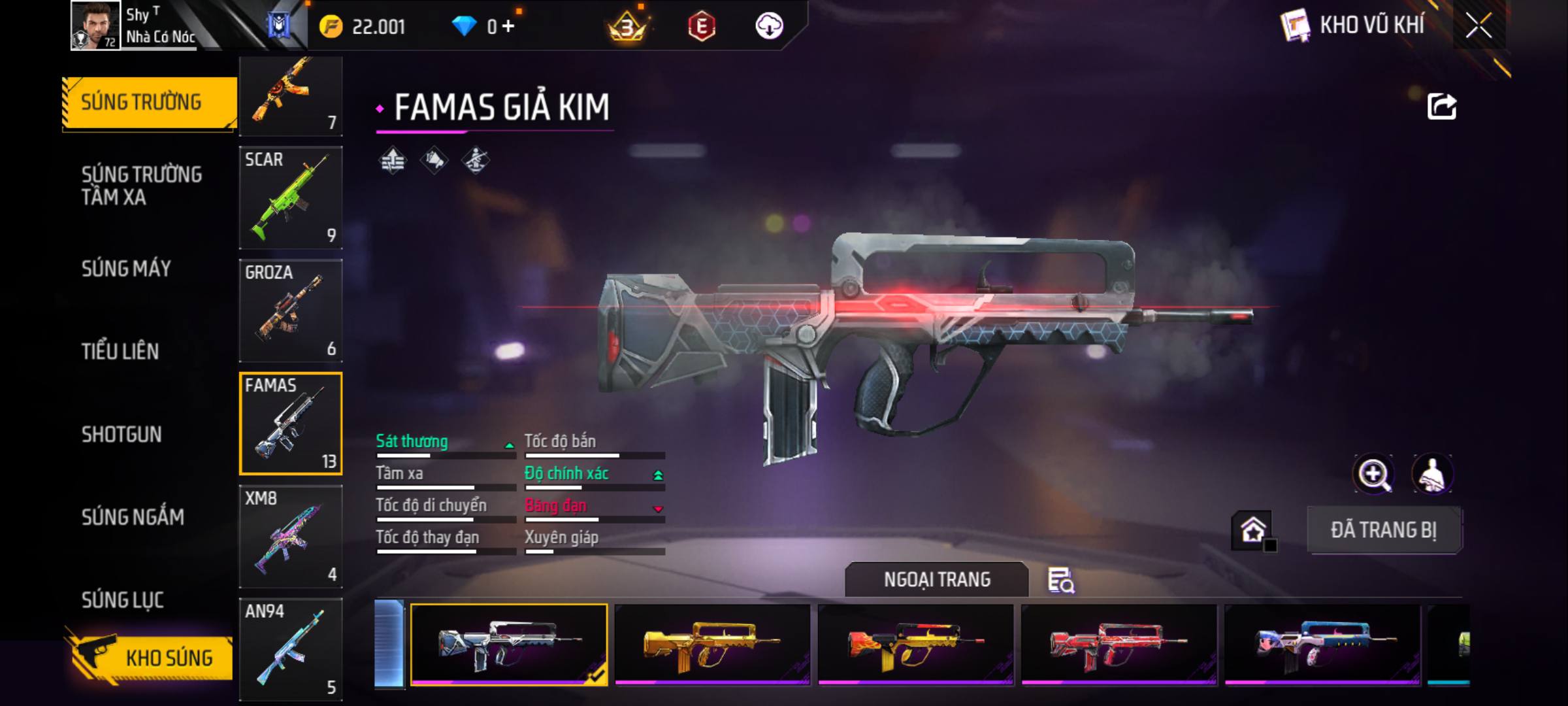Share the Famas Giả Kim skin
This screenshot has width=1568, height=706.
pos(1441,107)
